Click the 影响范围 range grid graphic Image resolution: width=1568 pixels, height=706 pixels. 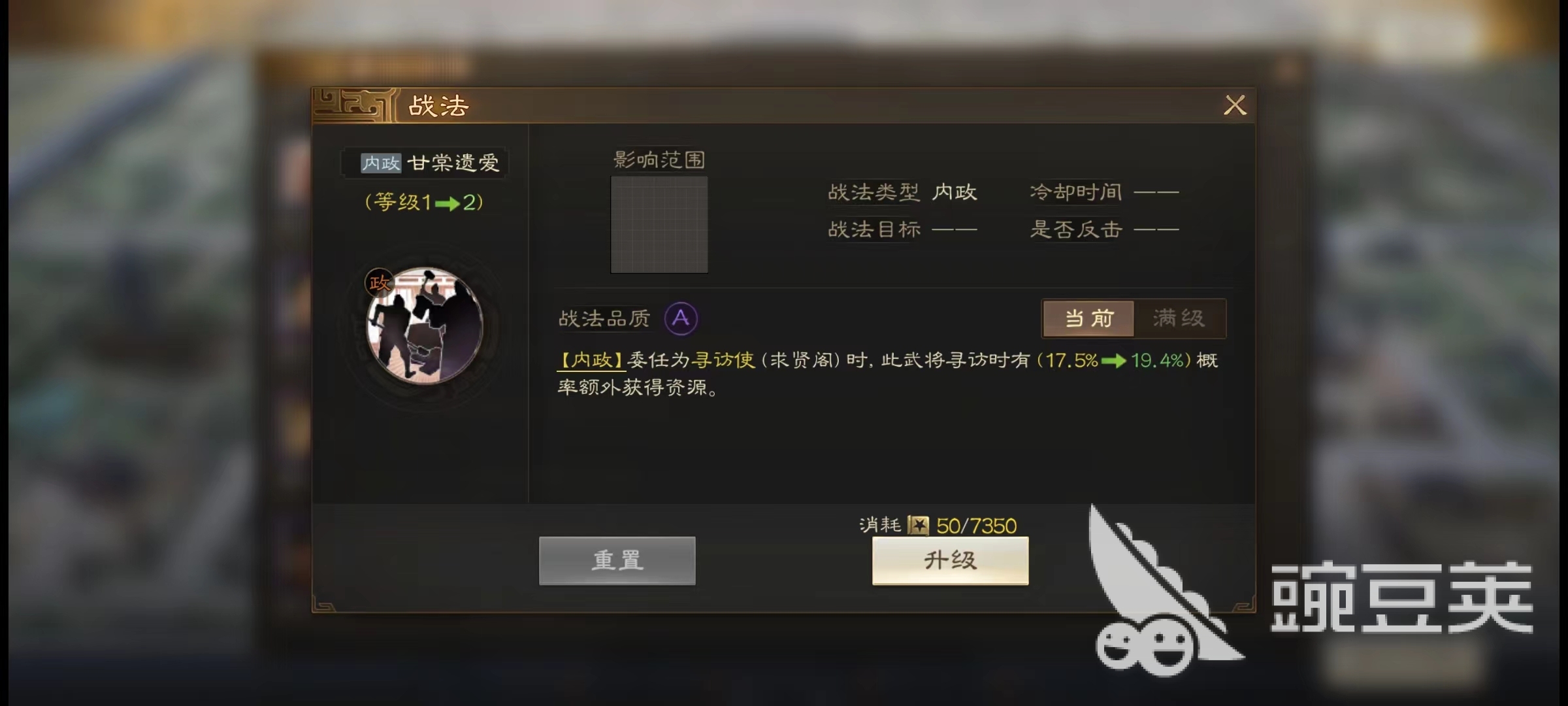click(658, 226)
